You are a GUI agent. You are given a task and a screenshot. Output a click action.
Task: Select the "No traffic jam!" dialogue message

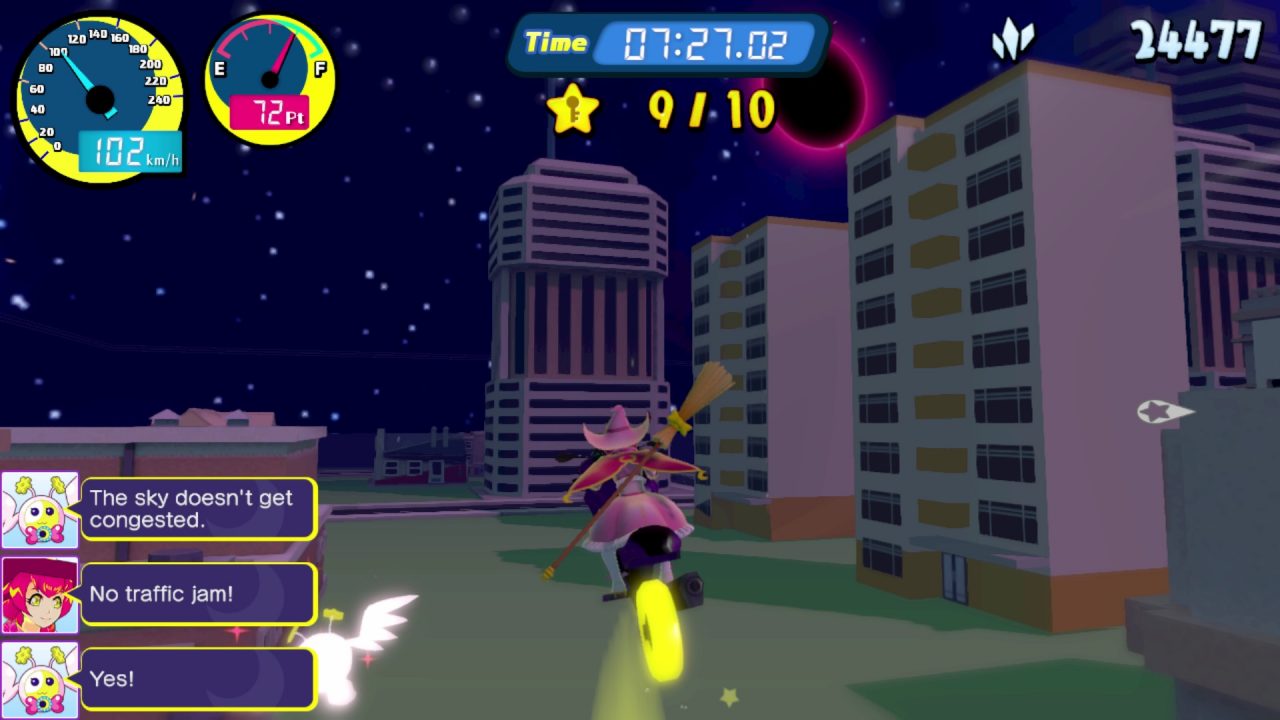198,594
